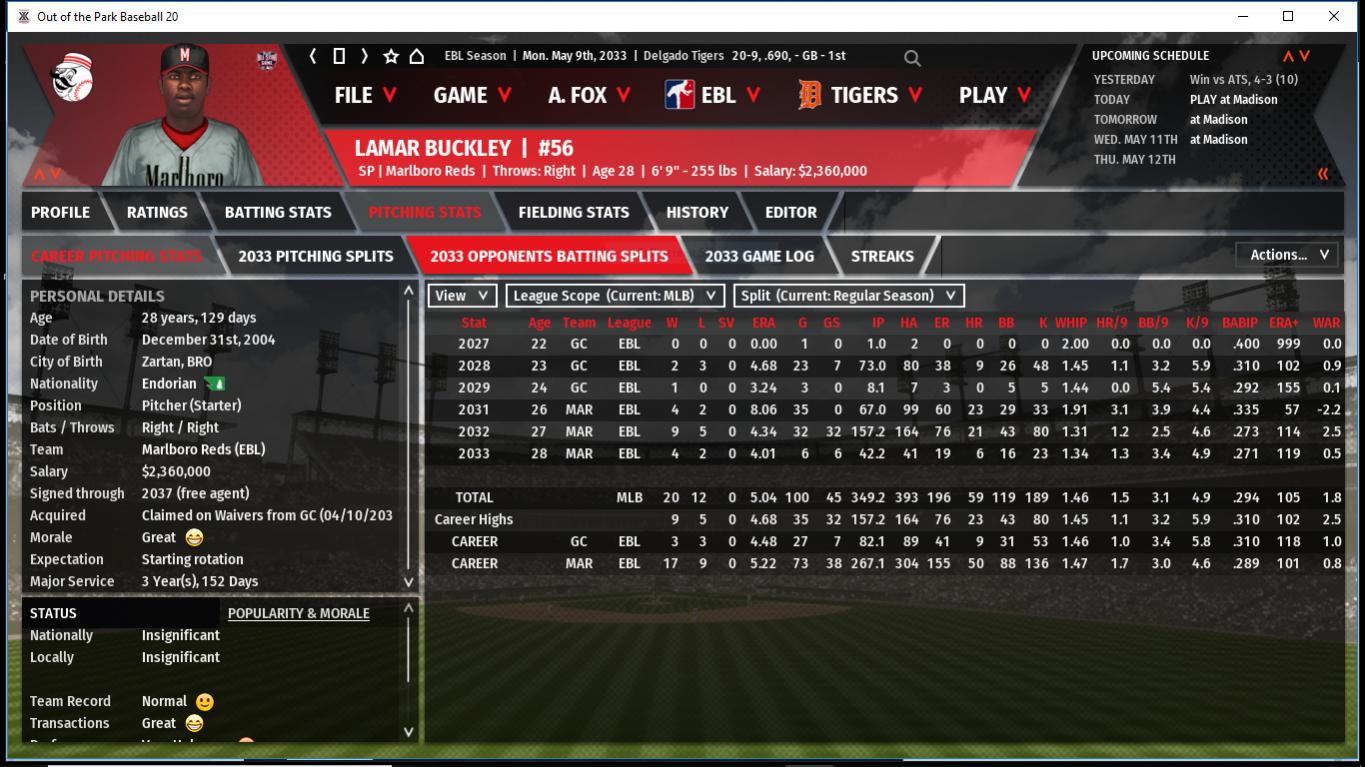Select the 2033 PITCHING SPLITS subtab
Screen dimensions: 1365x767
pos(316,256)
